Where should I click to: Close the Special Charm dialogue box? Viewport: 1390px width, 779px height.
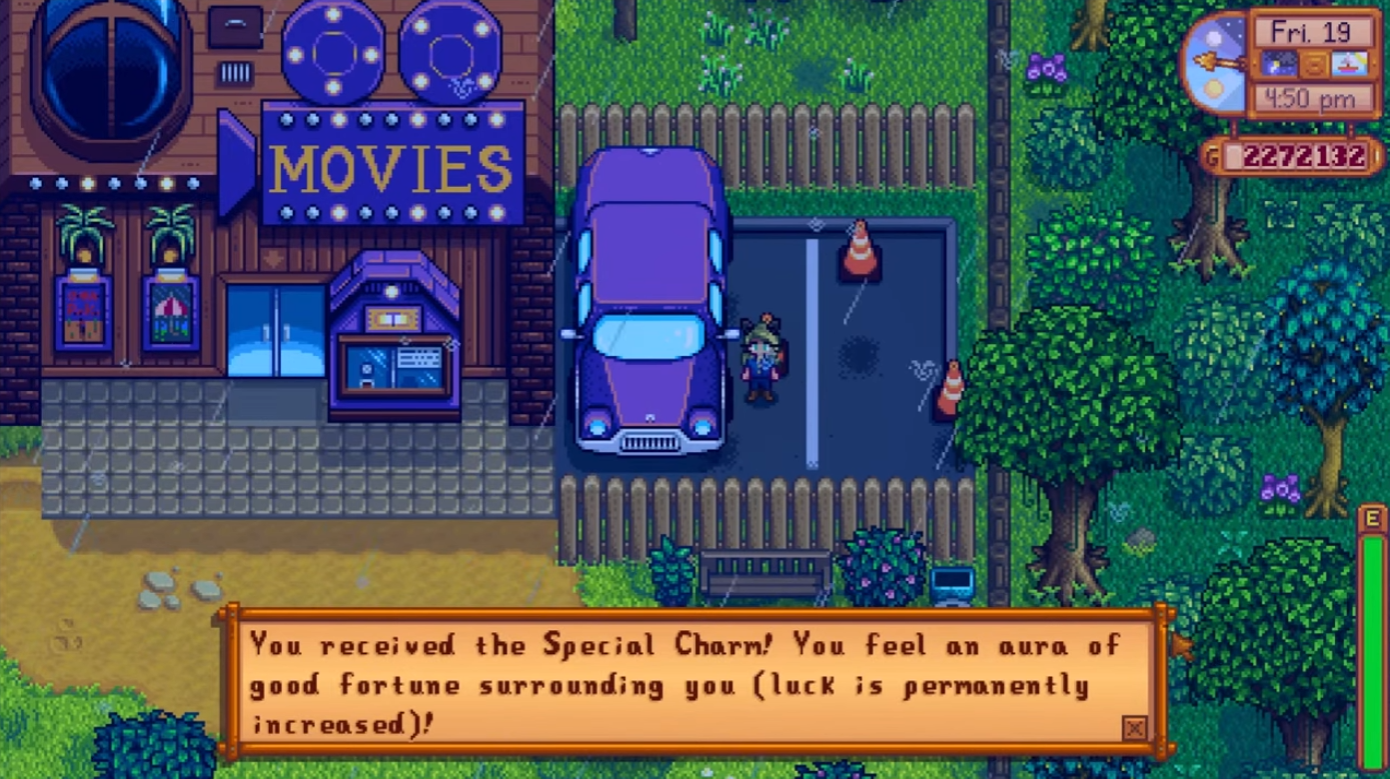1135,728
